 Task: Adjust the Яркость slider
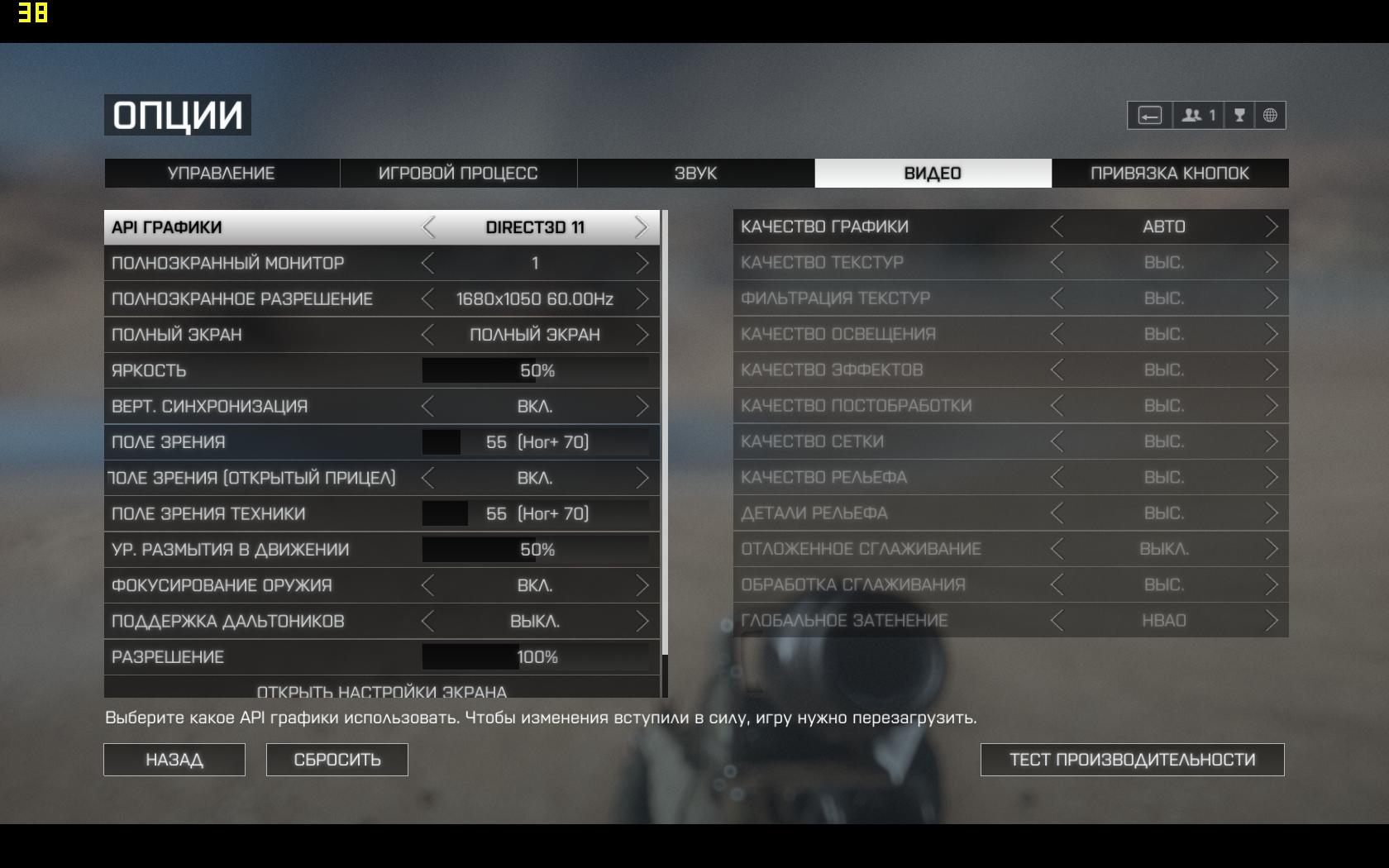tap(535, 371)
